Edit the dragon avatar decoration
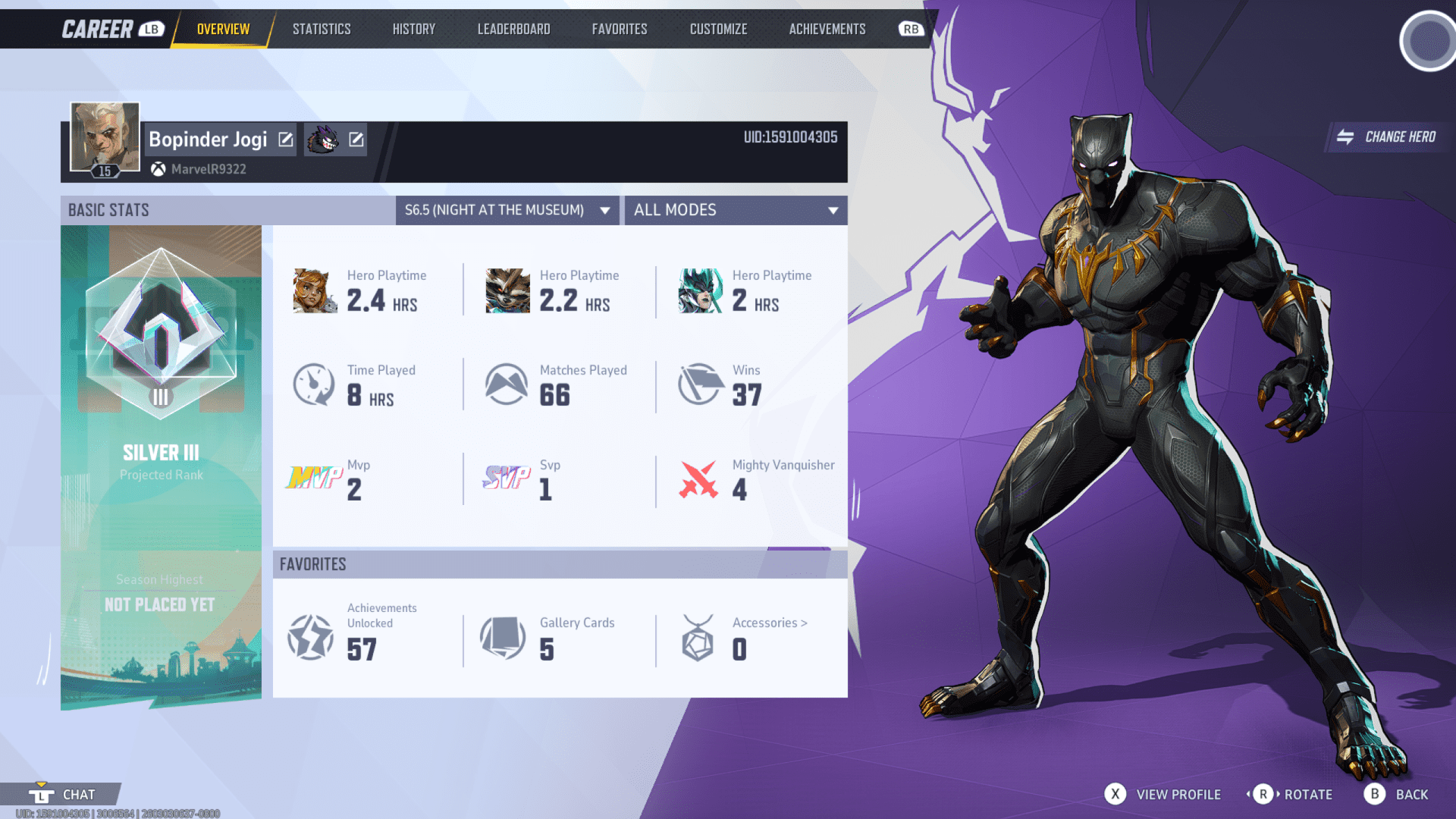Screen dimensions: 1456x819 pos(356,139)
